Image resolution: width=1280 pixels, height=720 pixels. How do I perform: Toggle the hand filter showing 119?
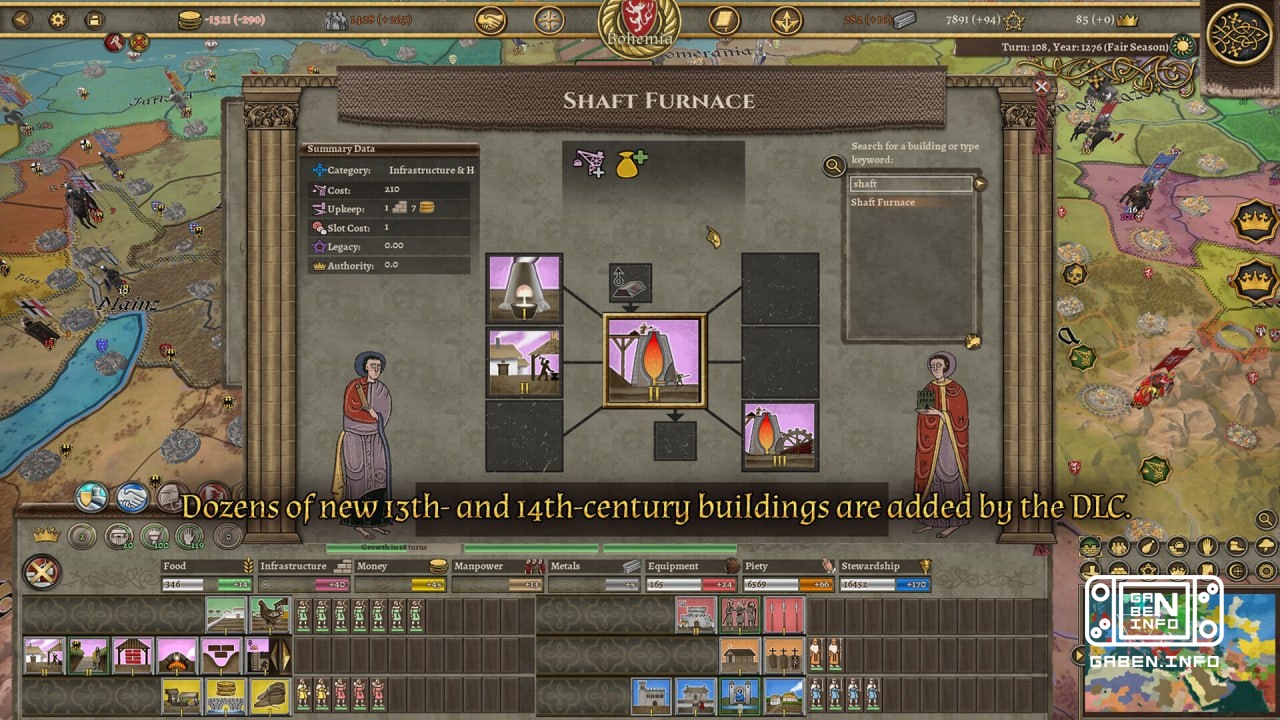(x=190, y=537)
